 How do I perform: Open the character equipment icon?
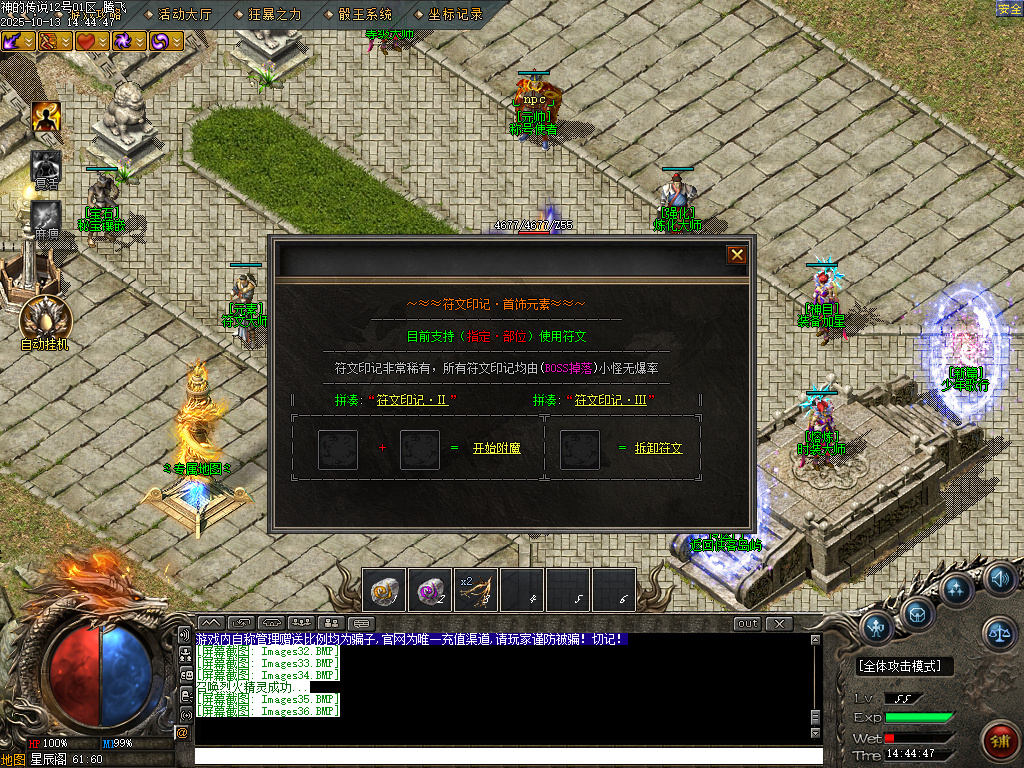pyautogui.click(x=877, y=627)
